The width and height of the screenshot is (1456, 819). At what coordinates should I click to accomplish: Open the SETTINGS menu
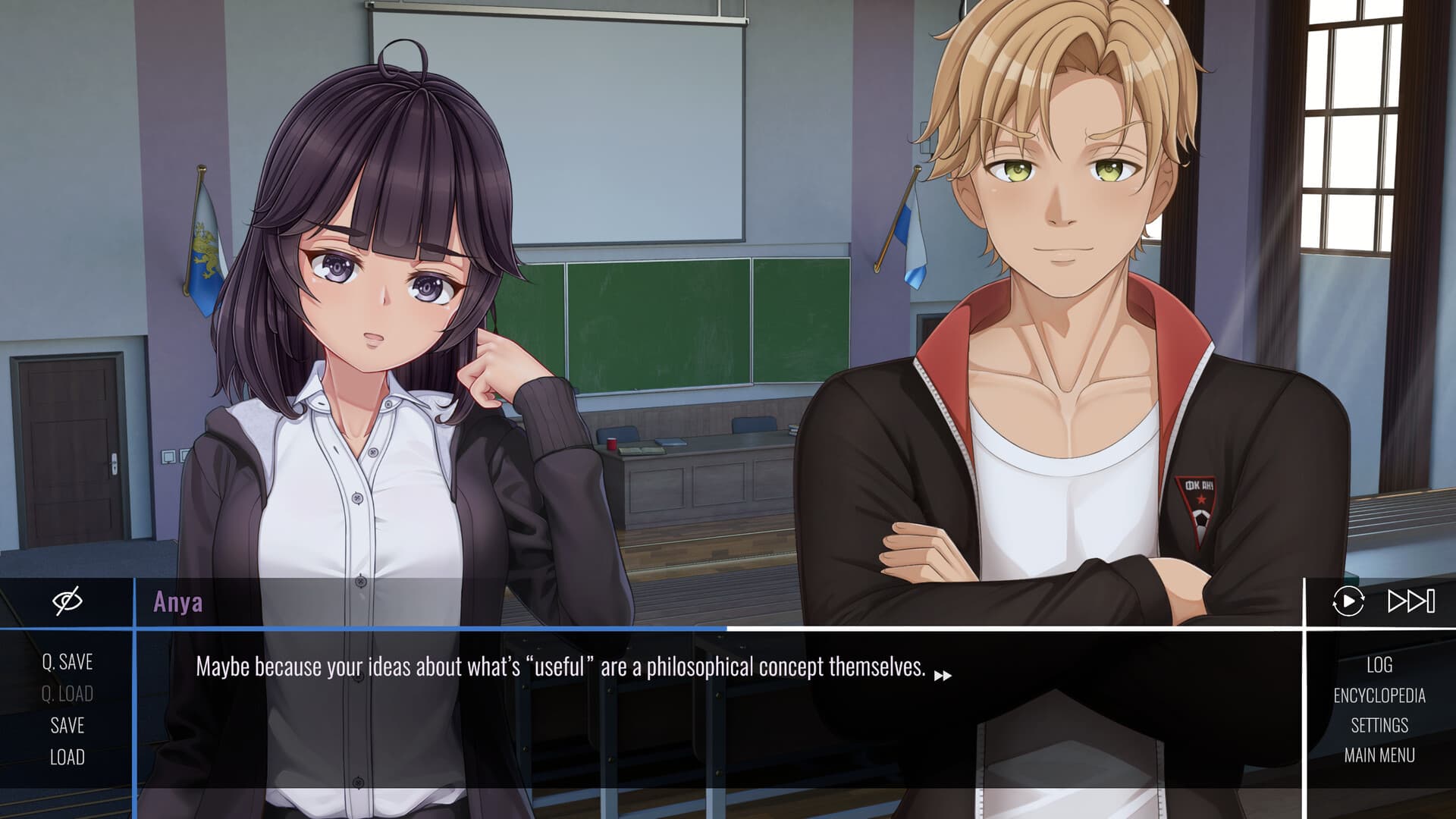[x=1380, y=725]
